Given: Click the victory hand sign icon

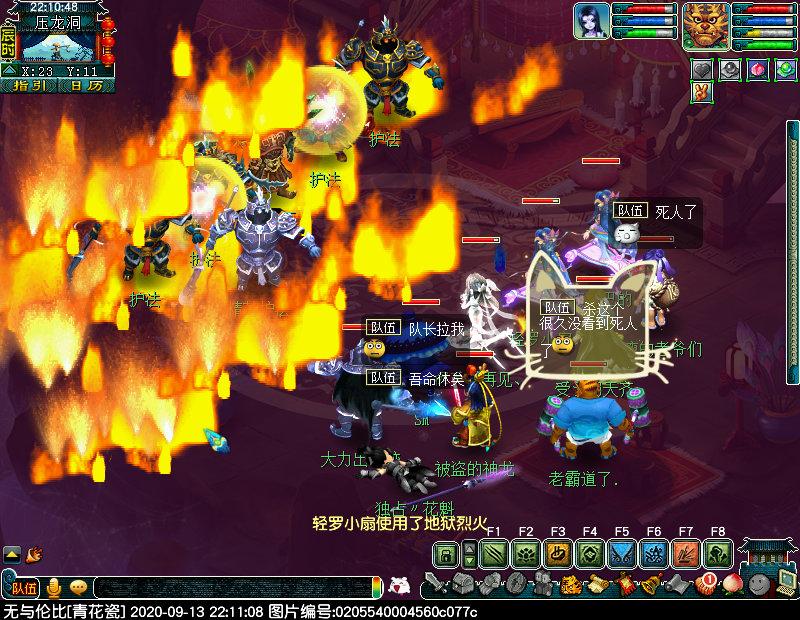Looking at the screenshot, I should pos(702,93).
